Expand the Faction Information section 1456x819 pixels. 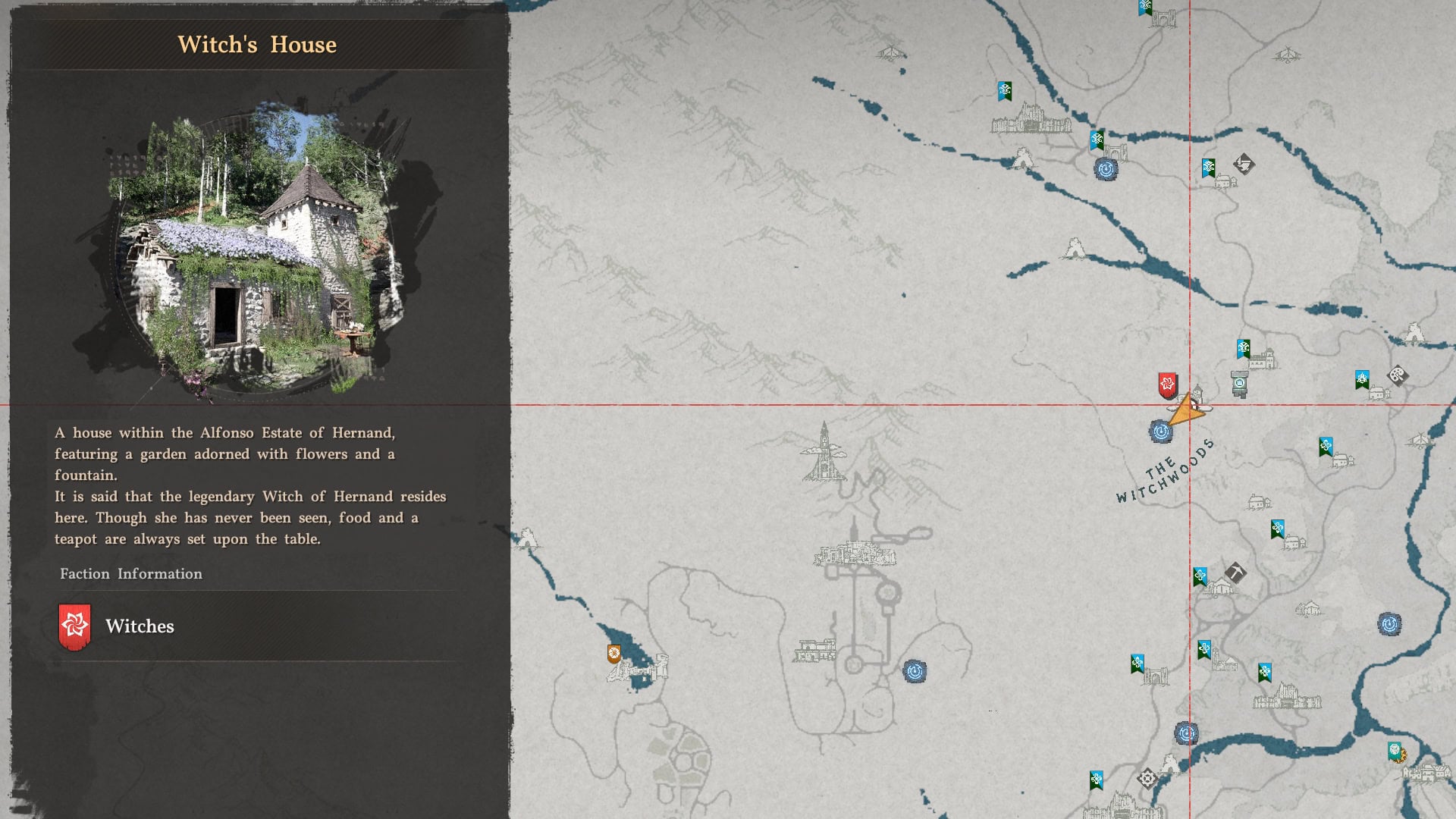[130, 574]
